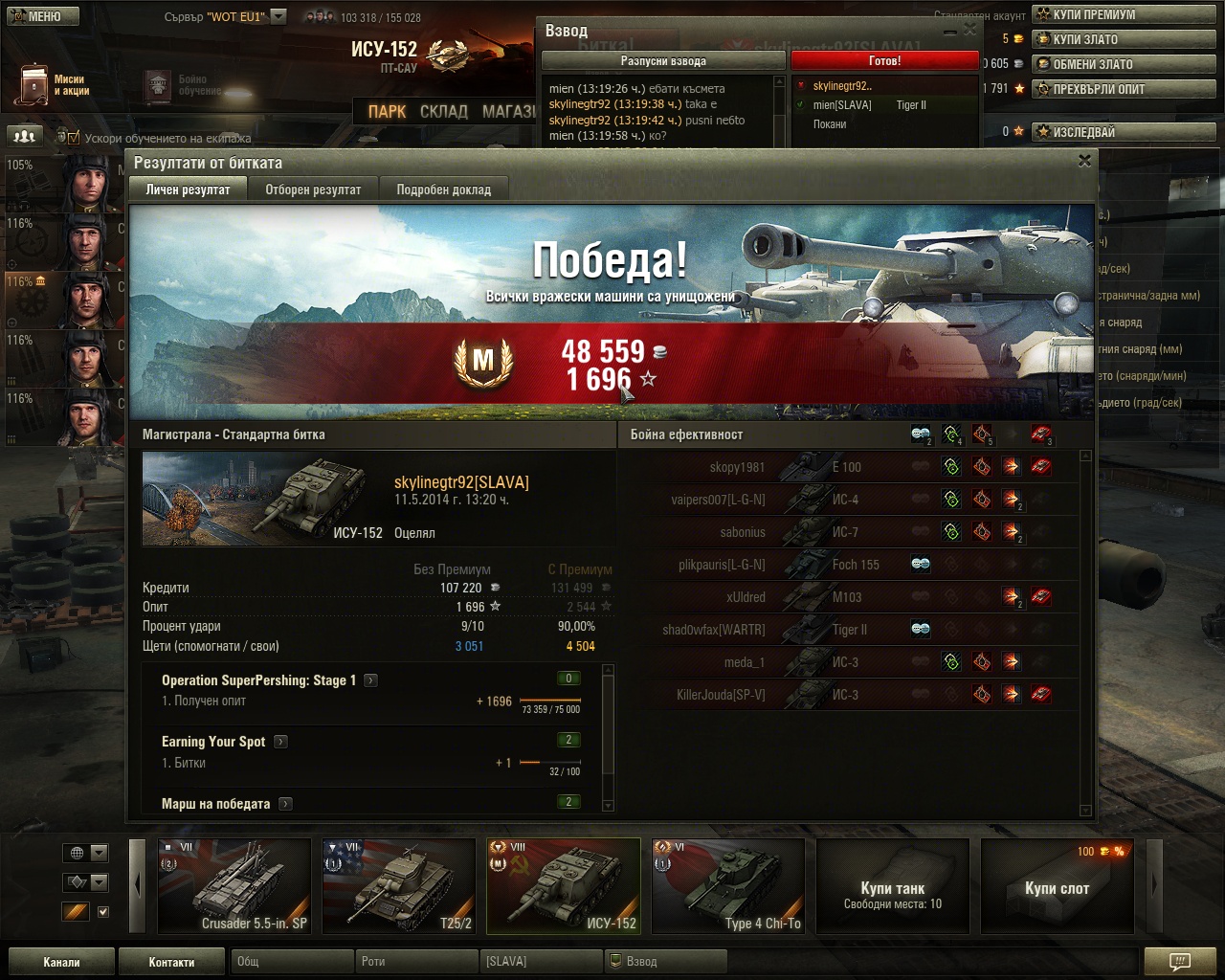This screenshot has height=980, width=1225.
Task: Open the Канали button
Action: [61, 962]
